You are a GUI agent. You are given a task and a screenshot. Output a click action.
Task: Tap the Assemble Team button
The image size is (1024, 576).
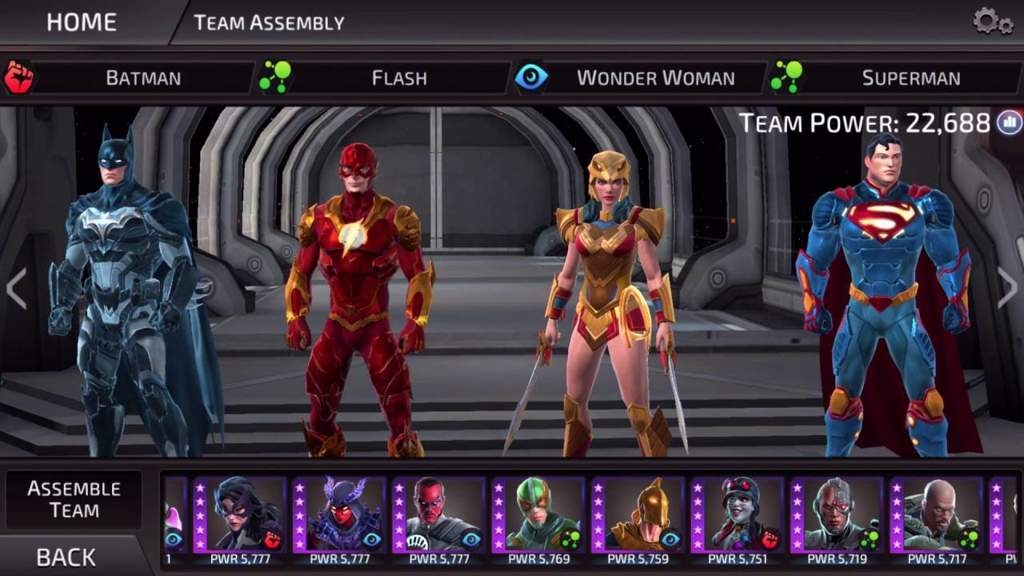(x=74, y=499)
